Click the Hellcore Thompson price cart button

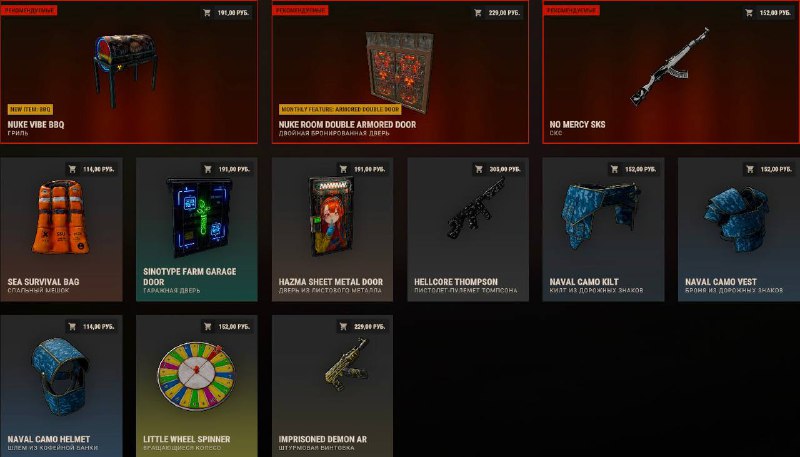click(x=497, y=169)
